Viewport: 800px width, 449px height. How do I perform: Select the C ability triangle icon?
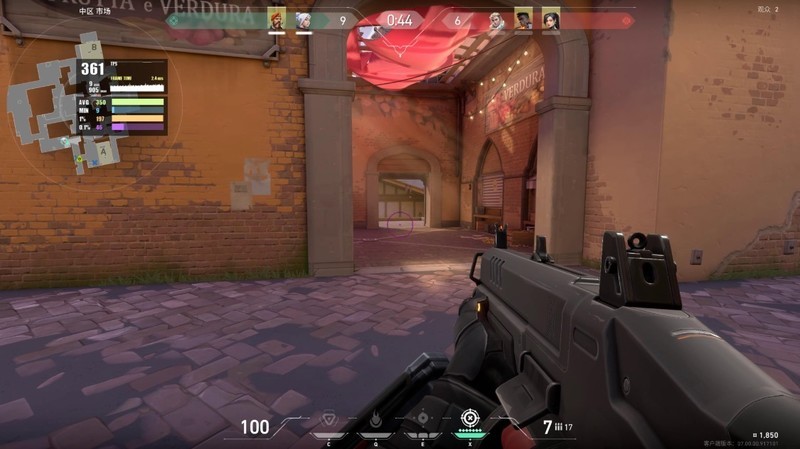pyautogui.click(x=328, y=420)
